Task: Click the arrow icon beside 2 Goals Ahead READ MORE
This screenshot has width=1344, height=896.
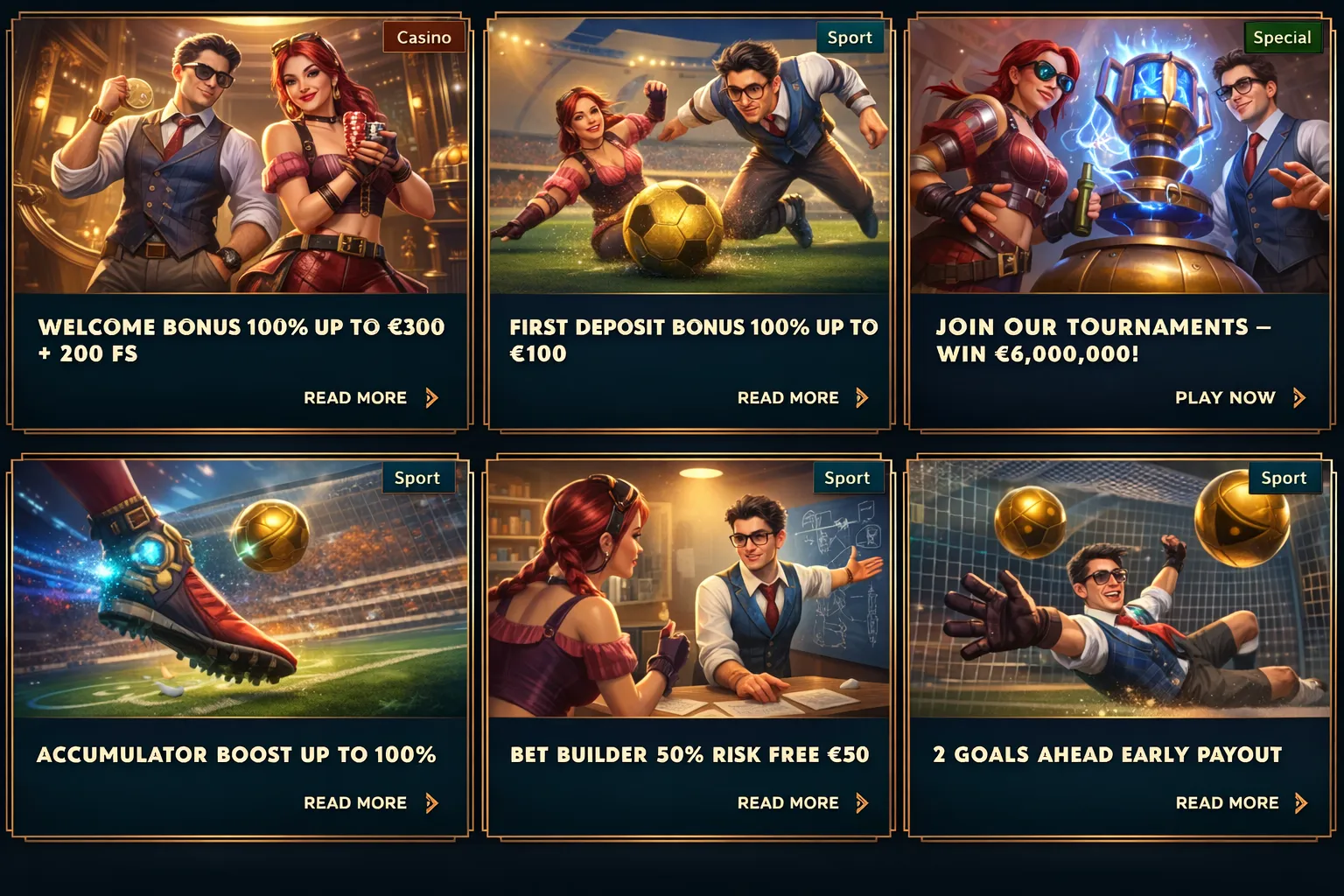Action: pyautogui.click(x=1300, y=802)
